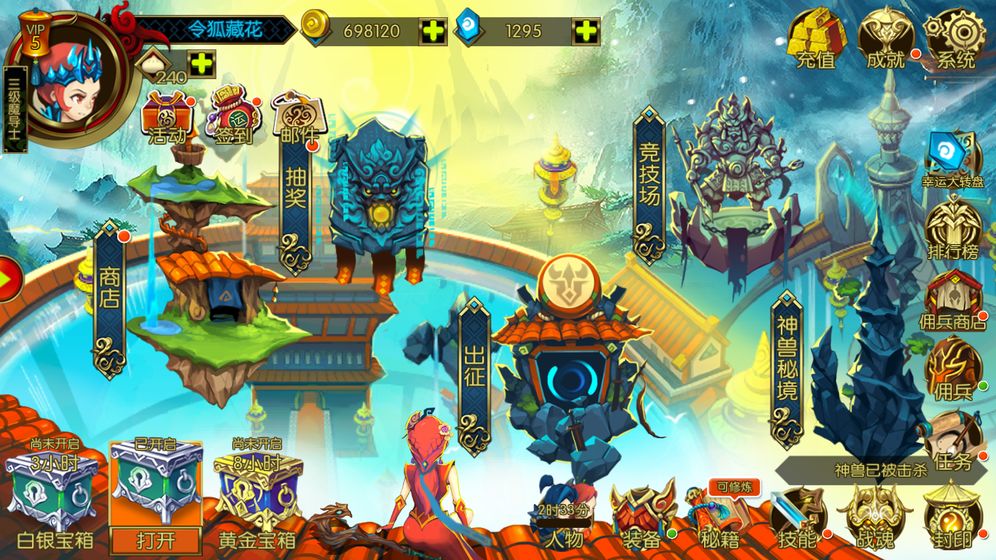
Task: Add gold coins with the green plus
Action: [433, 31]
